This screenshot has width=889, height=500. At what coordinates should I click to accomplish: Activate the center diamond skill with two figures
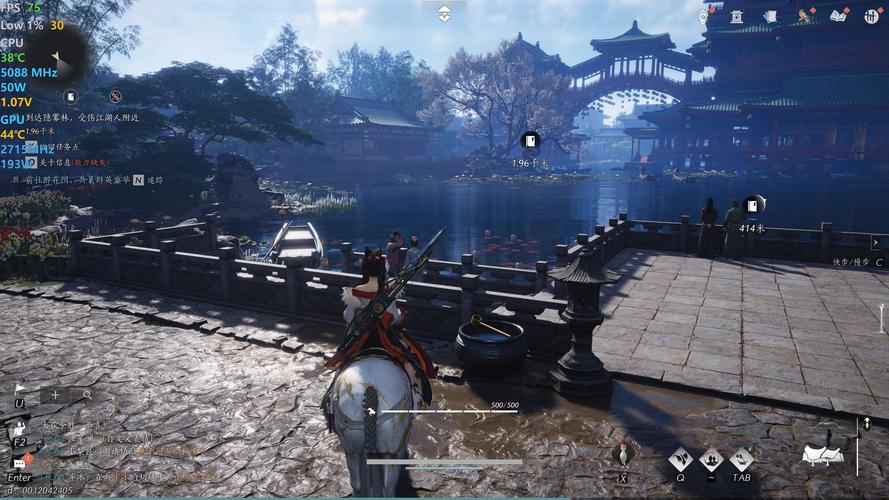711,460
